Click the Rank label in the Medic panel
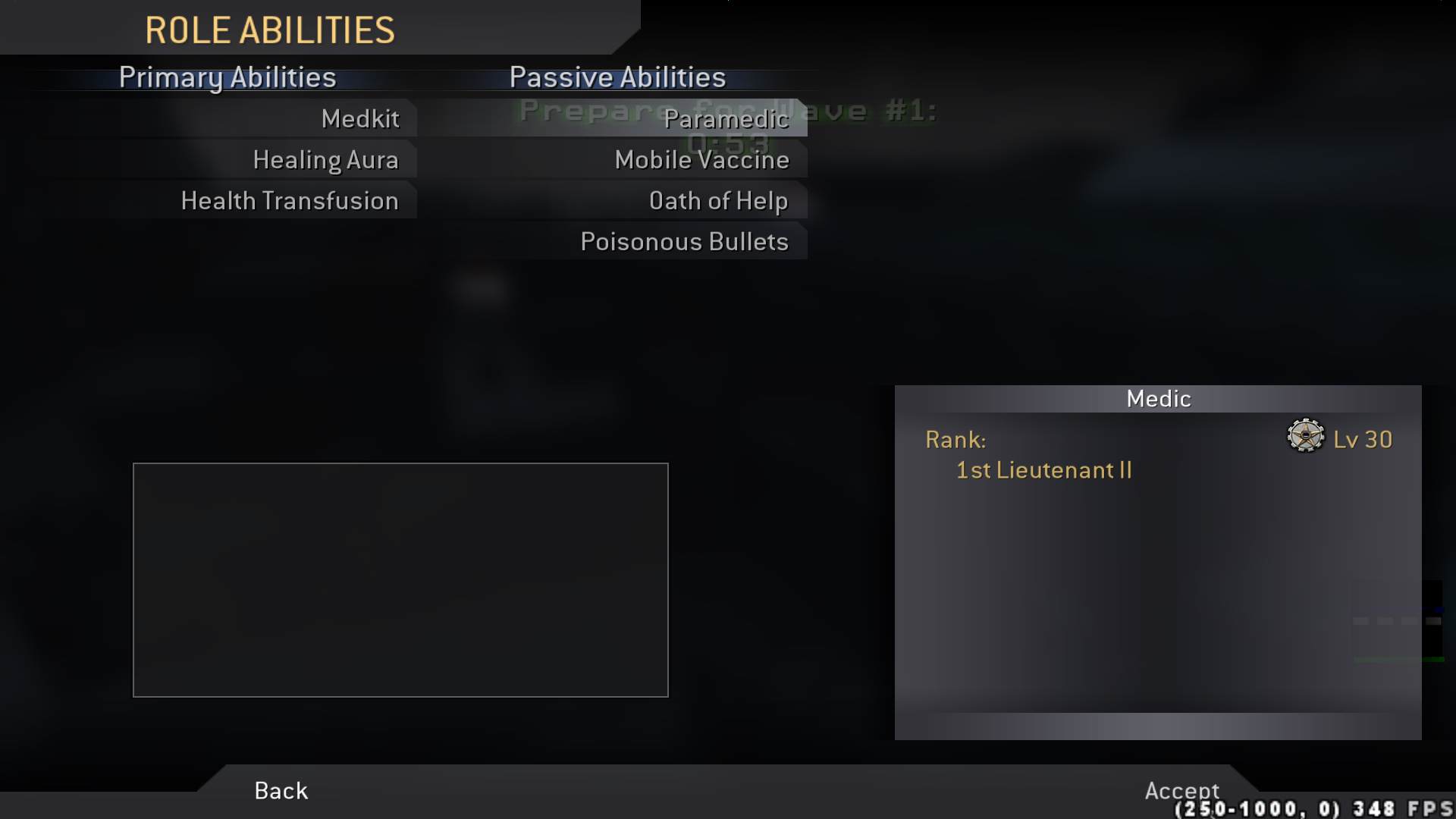This screenshot has width=1456, height=819. click(955, 440)
